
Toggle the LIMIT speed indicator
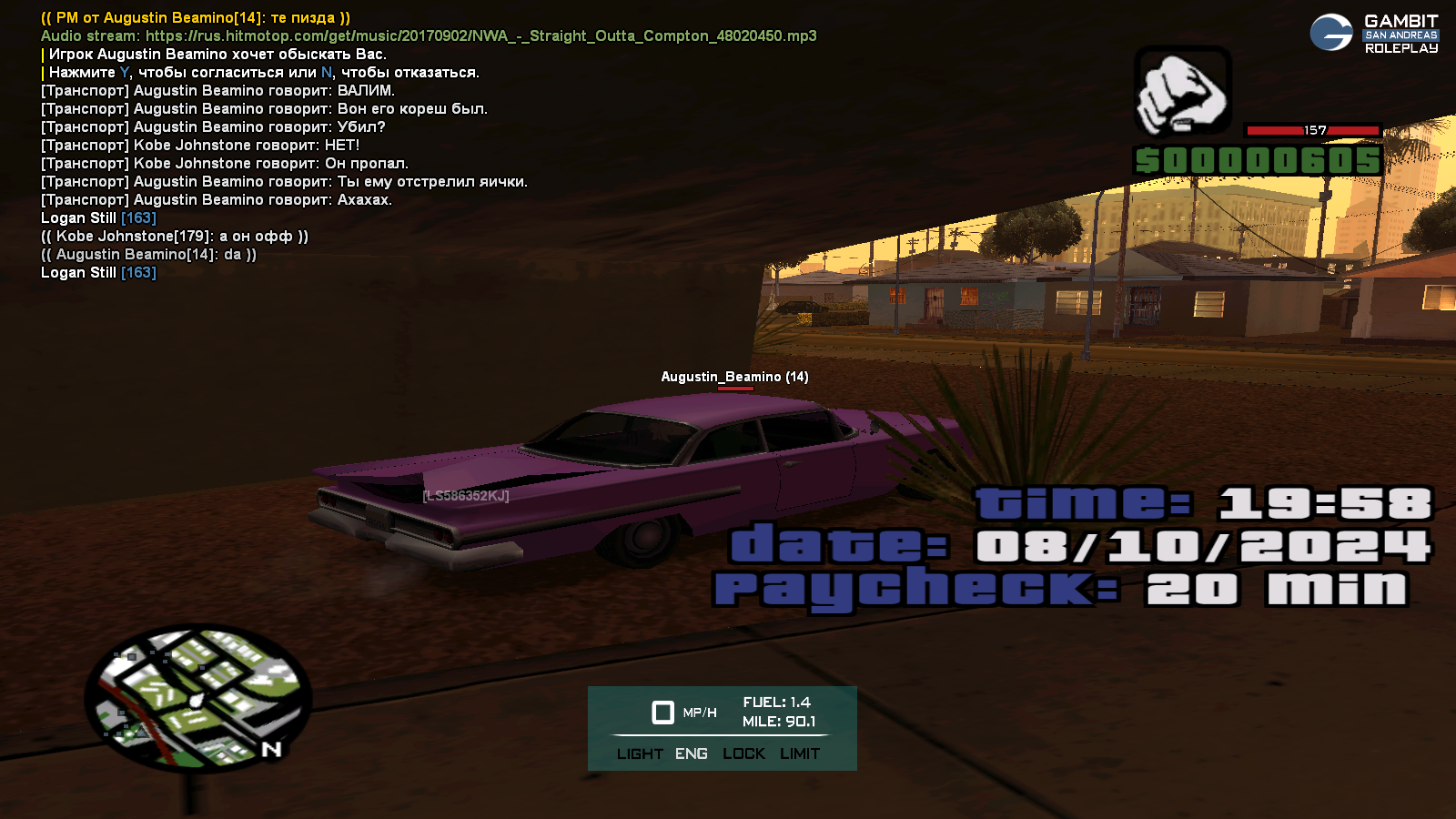click(x=800, y=753)
